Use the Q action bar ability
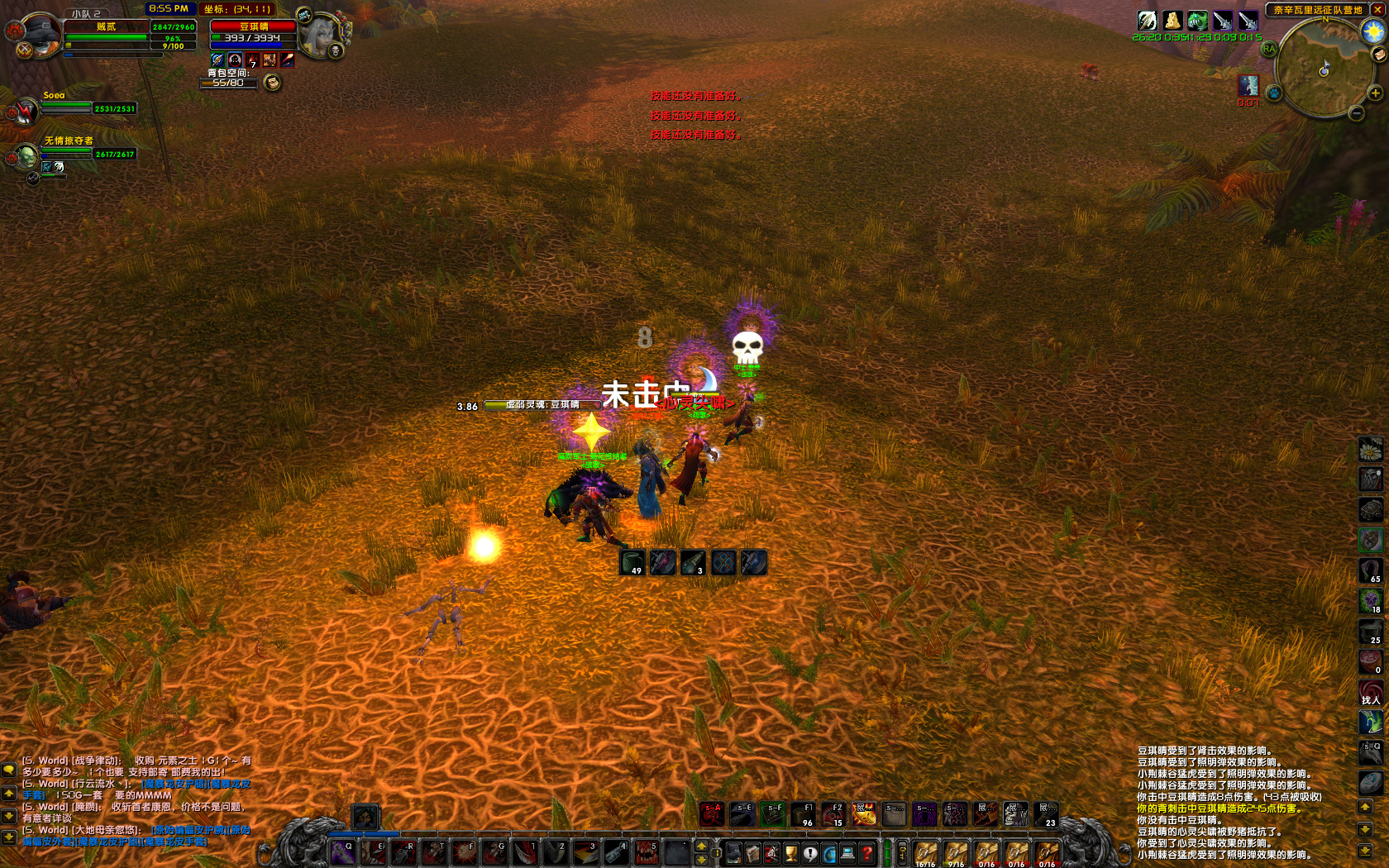 pyautogui.click(x=342, y=852)
